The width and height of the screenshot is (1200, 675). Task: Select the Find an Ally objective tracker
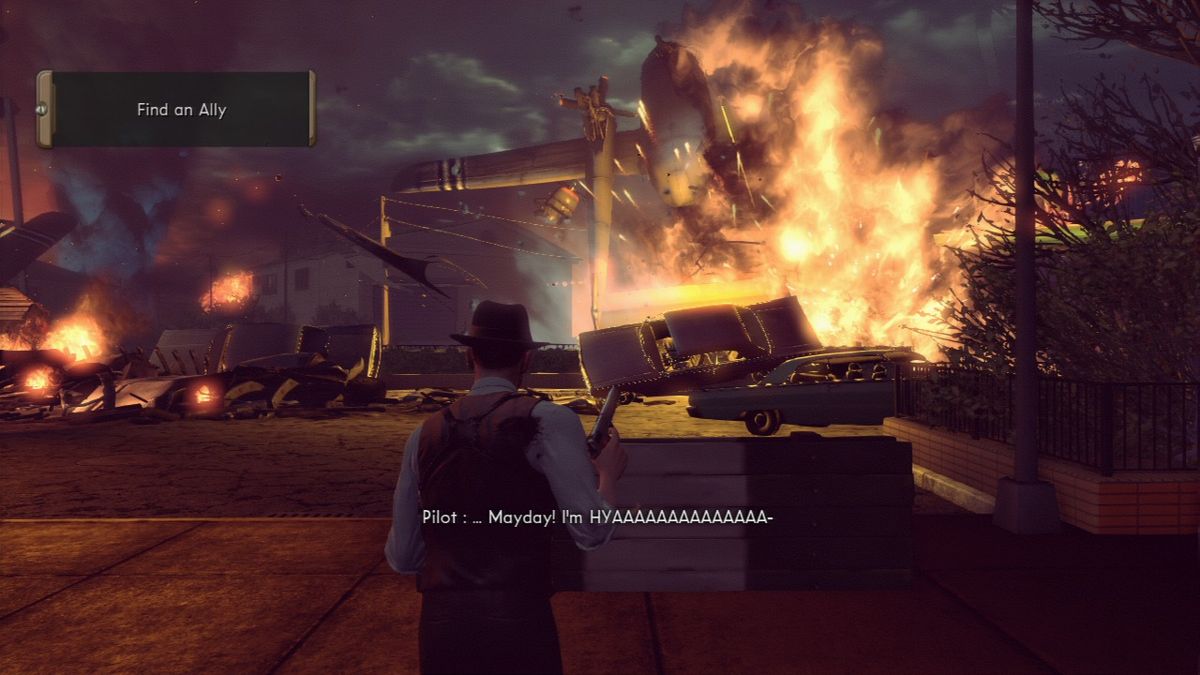pos(177,110)
